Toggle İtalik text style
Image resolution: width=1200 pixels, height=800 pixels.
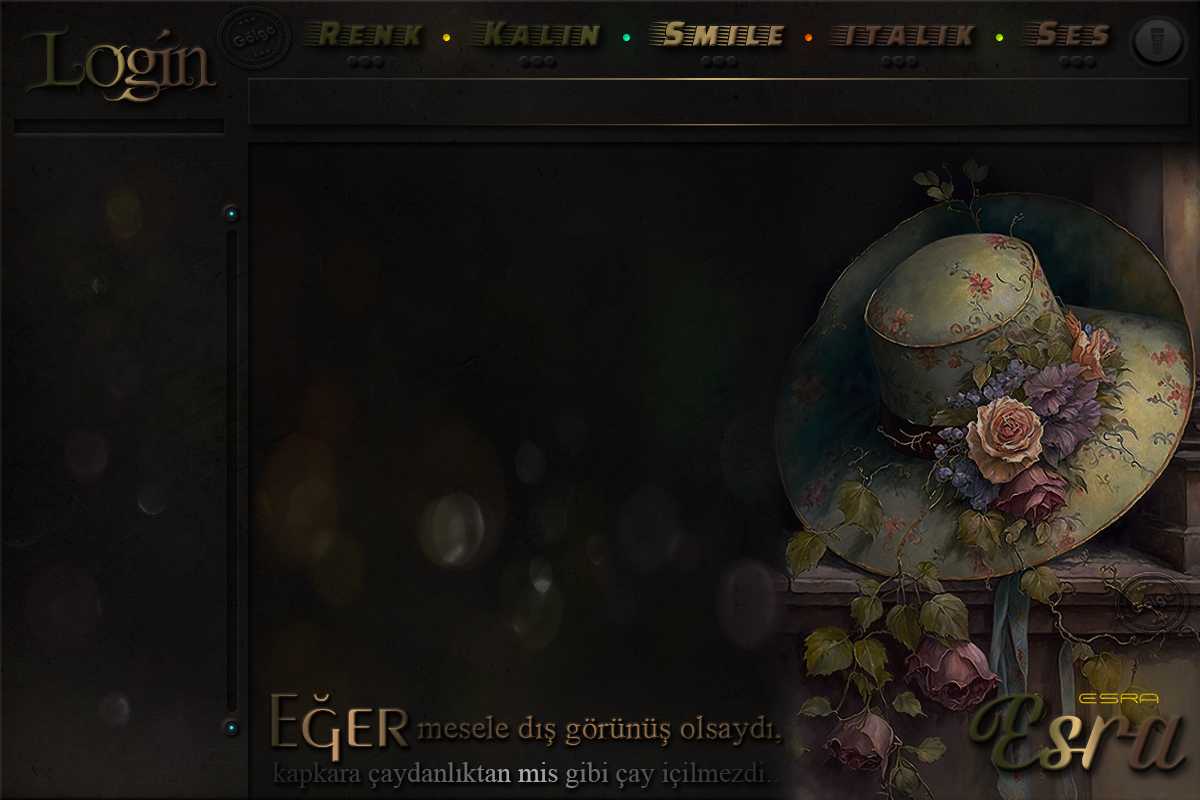[x=902, y=36]
